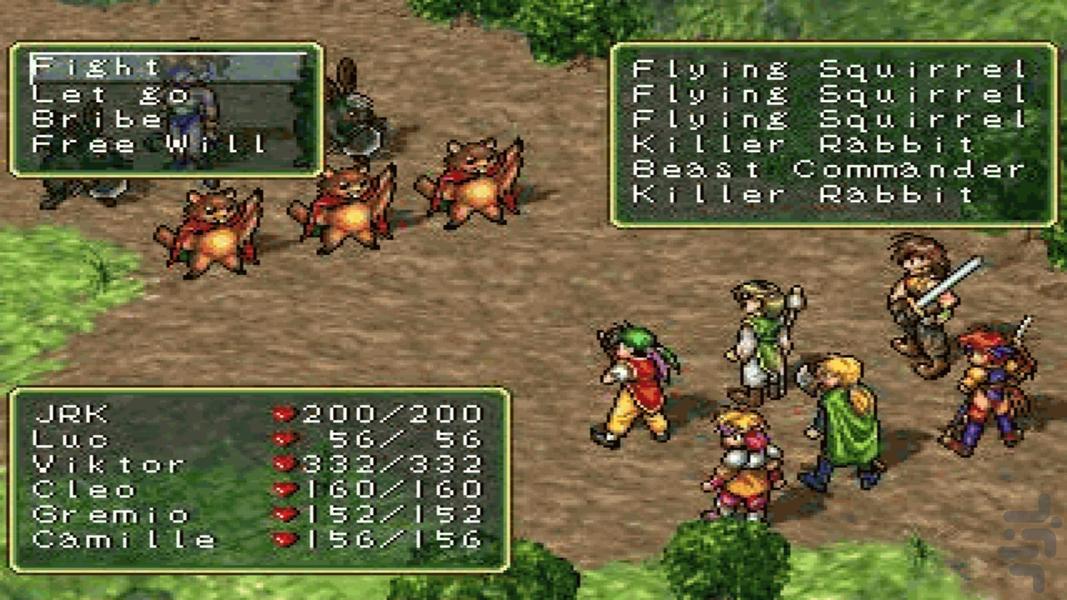Select Beast Commander in the enemy list
Screen dimensions: 1067x600
point(829,169)
